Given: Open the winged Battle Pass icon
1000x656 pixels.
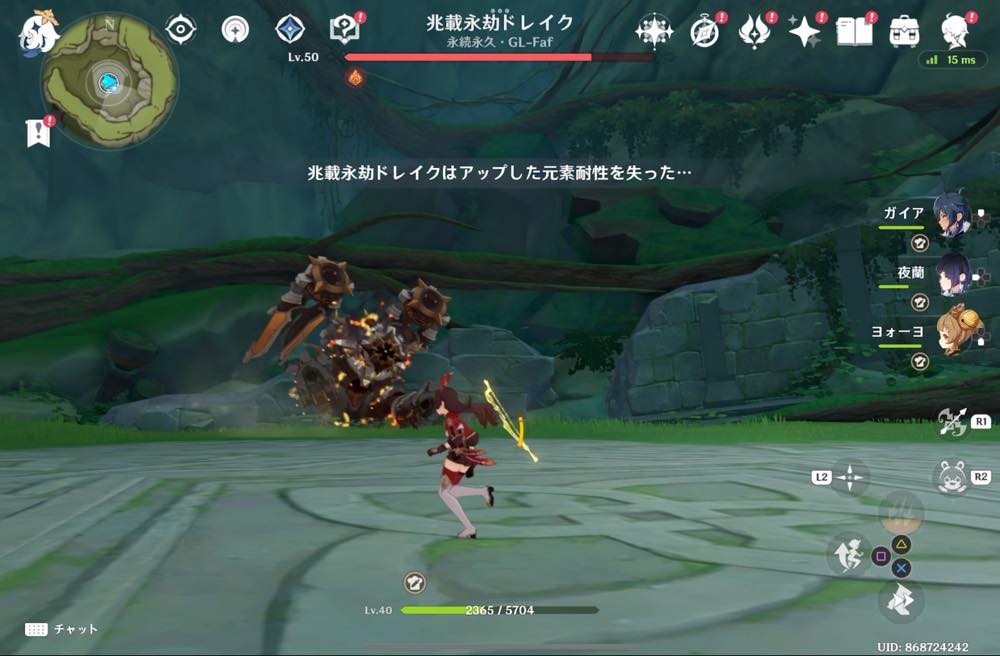Looking at the screenshot, I should [x=754, y=32].
